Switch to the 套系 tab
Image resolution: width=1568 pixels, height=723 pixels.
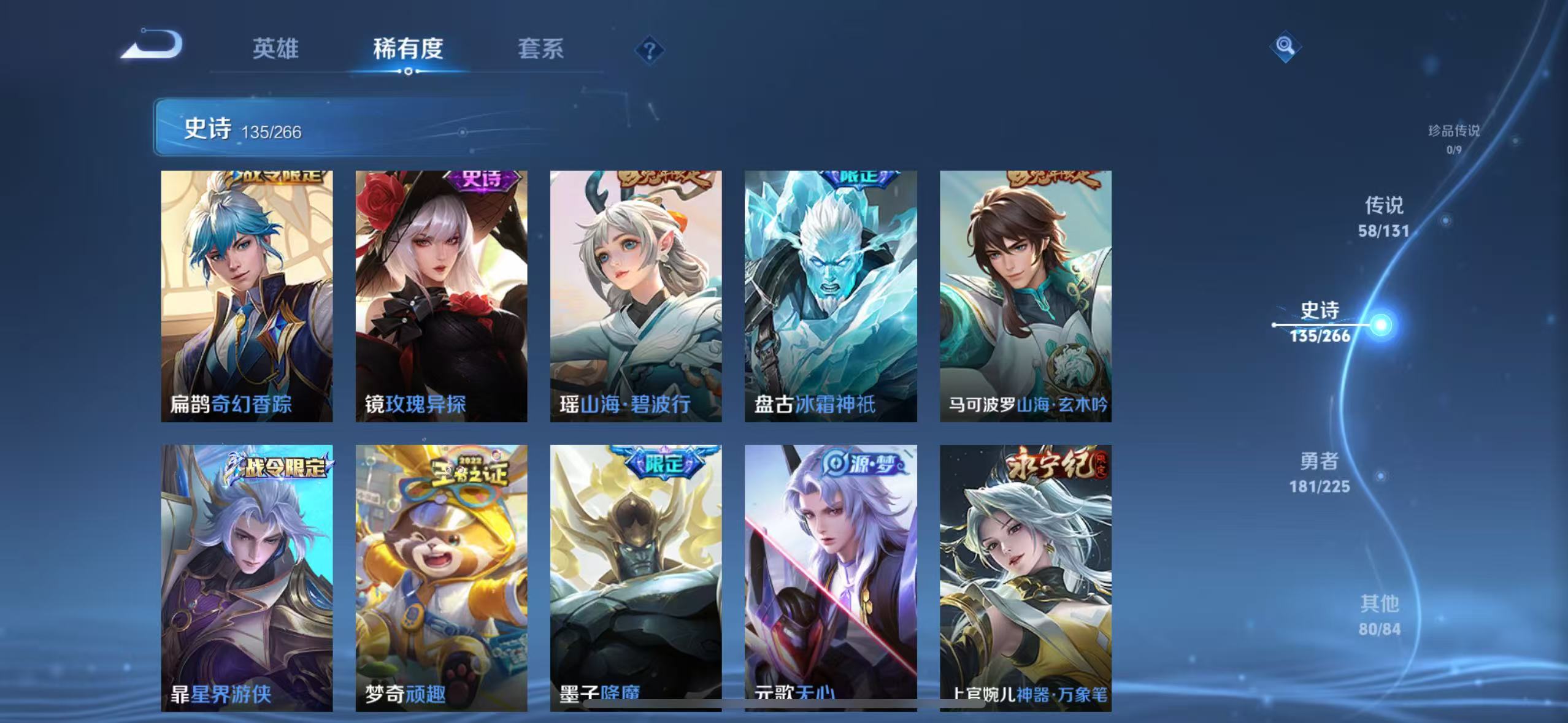point(542,49)
